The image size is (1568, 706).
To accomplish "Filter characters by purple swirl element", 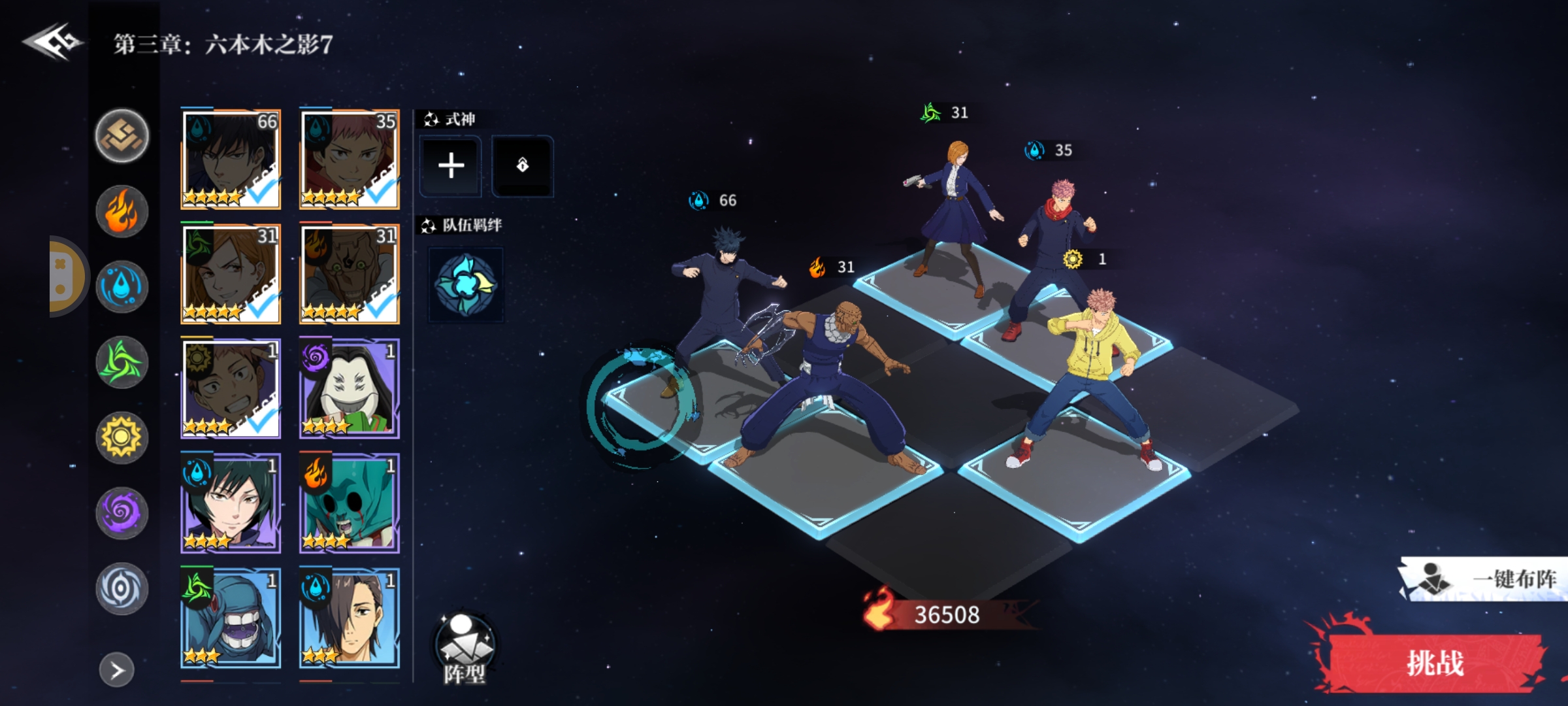I will [x=122, y=513].
